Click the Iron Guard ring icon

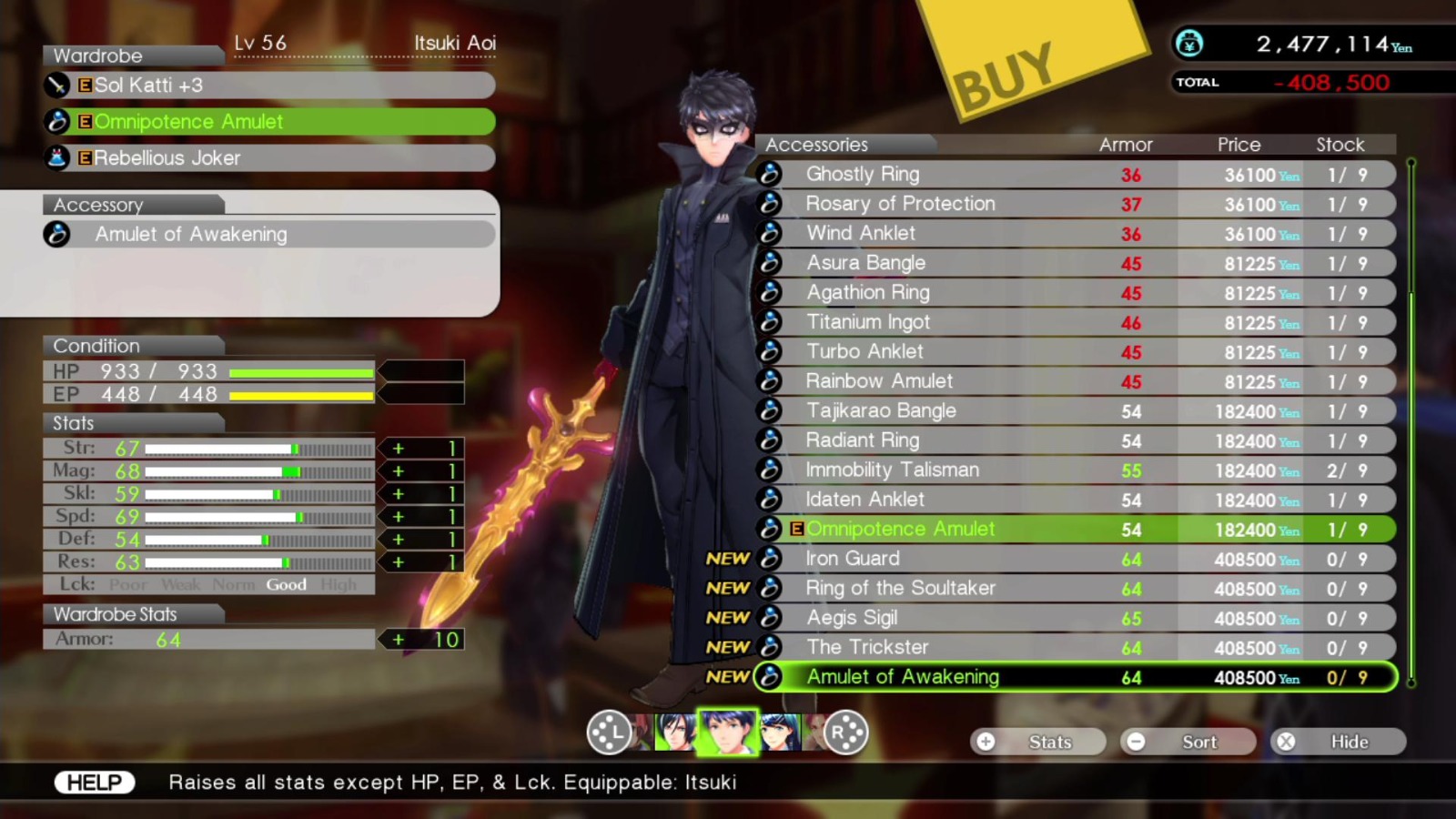[769, 558]
